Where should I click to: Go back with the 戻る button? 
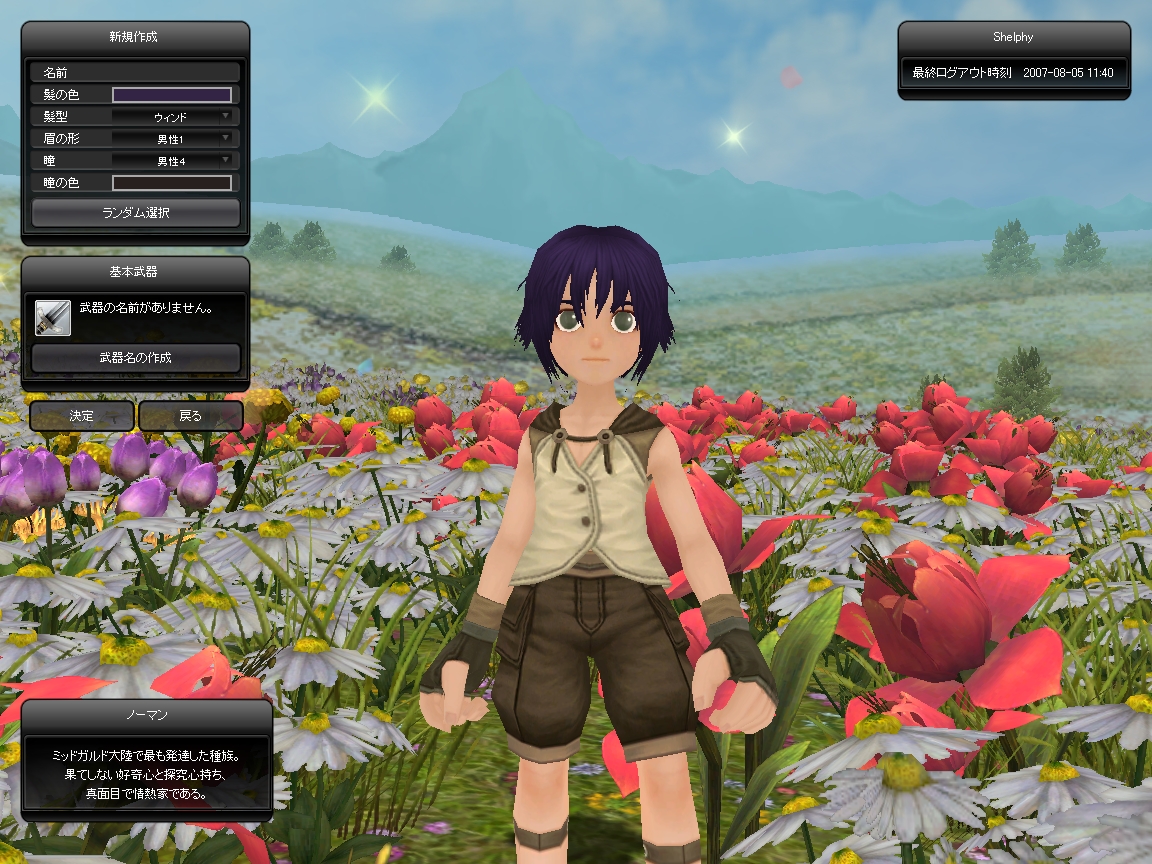click(x=190, y=416)
